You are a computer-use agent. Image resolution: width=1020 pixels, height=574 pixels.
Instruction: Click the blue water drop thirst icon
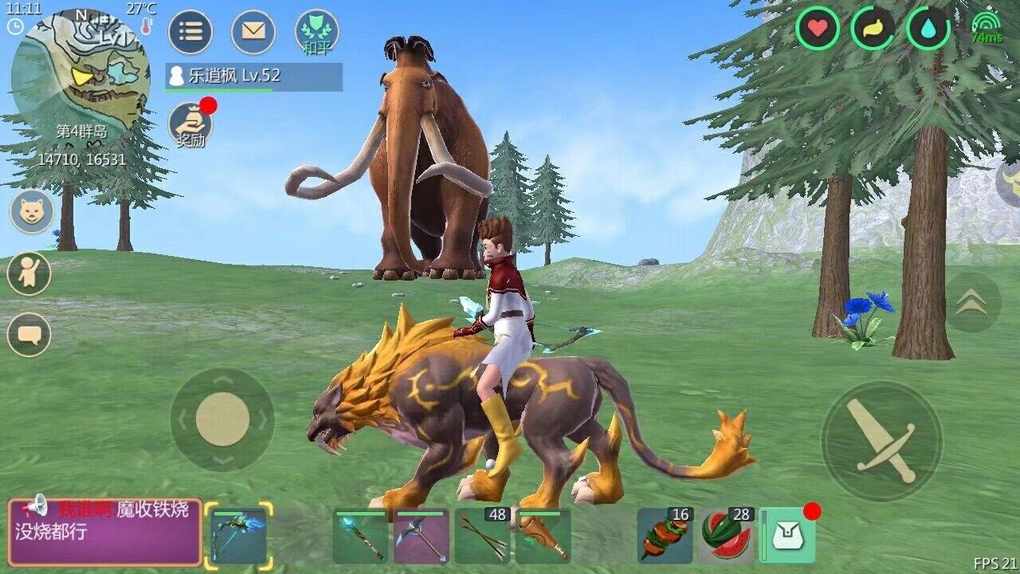click(927, 28)
